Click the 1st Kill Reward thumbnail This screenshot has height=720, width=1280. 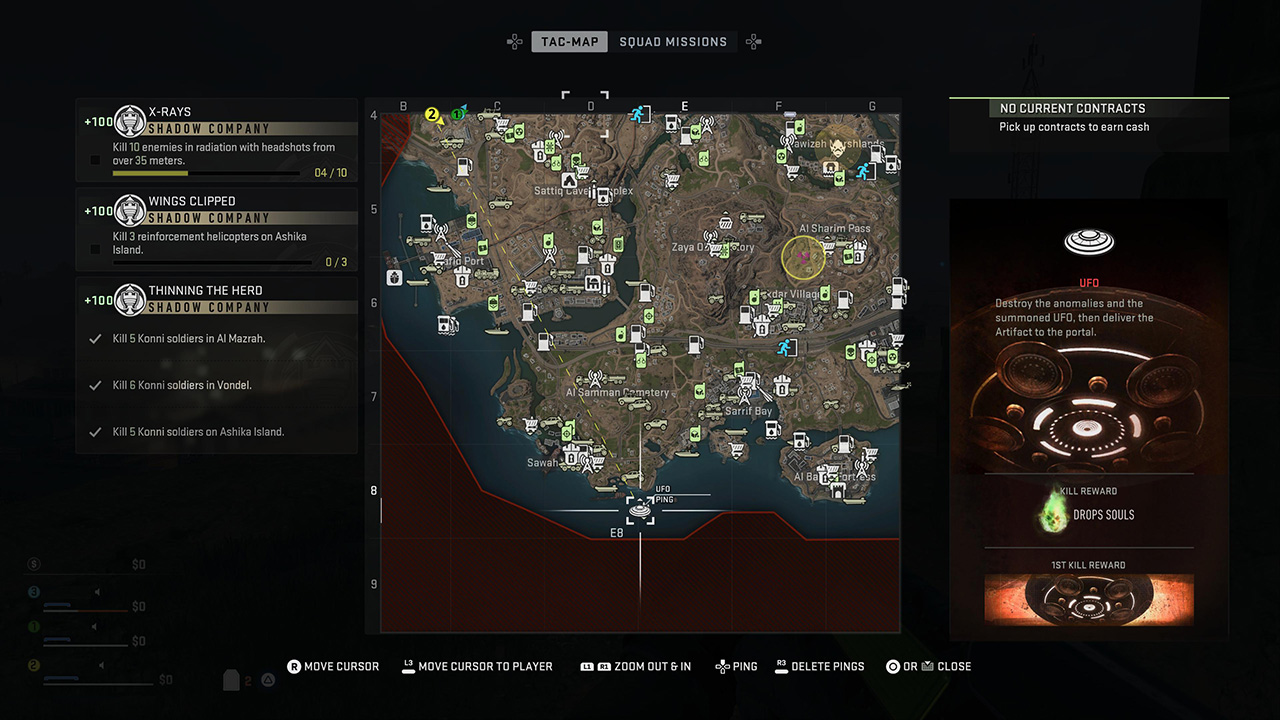(1089, 599)
